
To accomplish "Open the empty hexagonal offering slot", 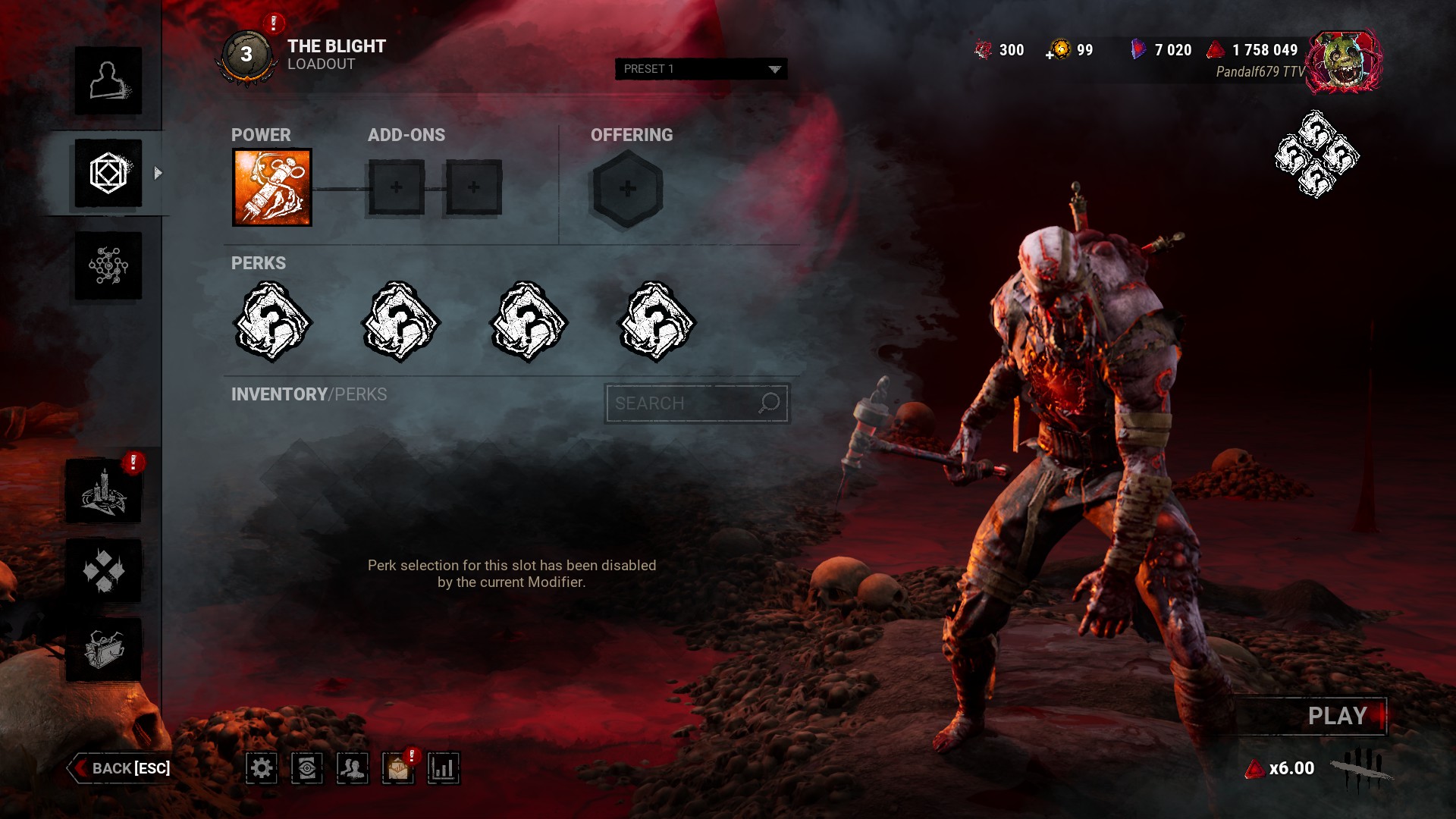I will pos(627,189).
